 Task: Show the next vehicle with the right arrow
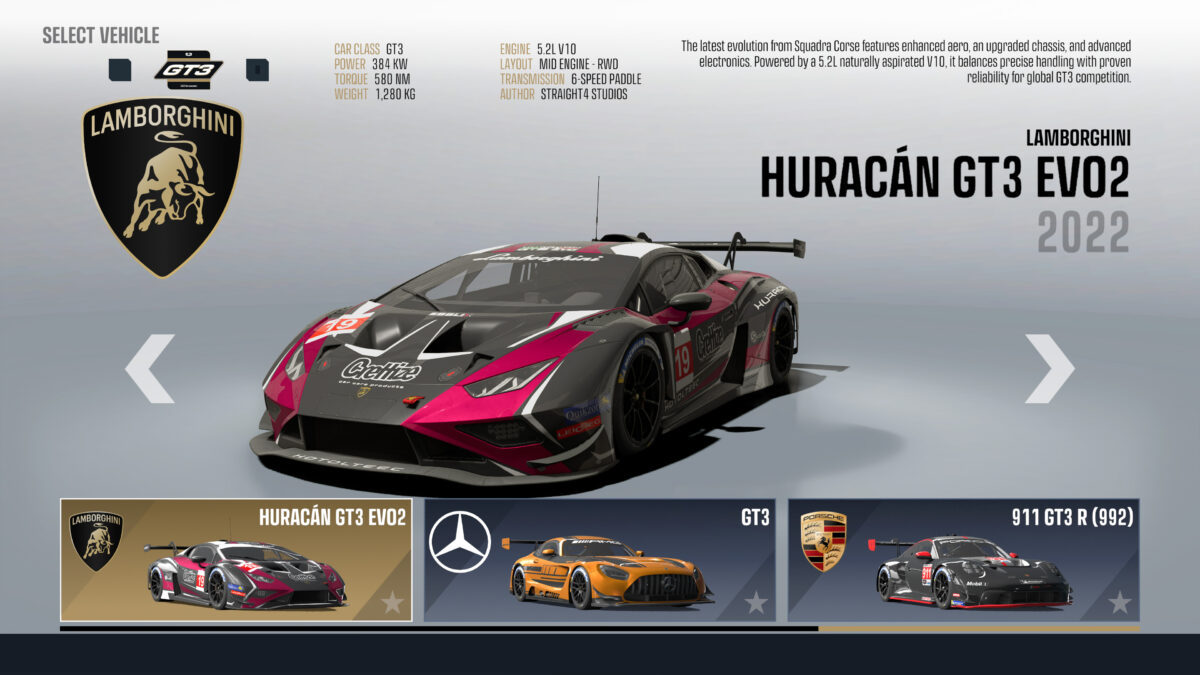1049,369
